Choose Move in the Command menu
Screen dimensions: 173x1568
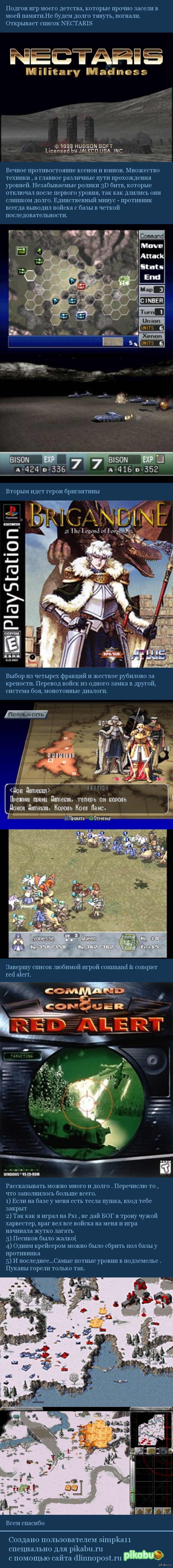click(x=152, y=245)
